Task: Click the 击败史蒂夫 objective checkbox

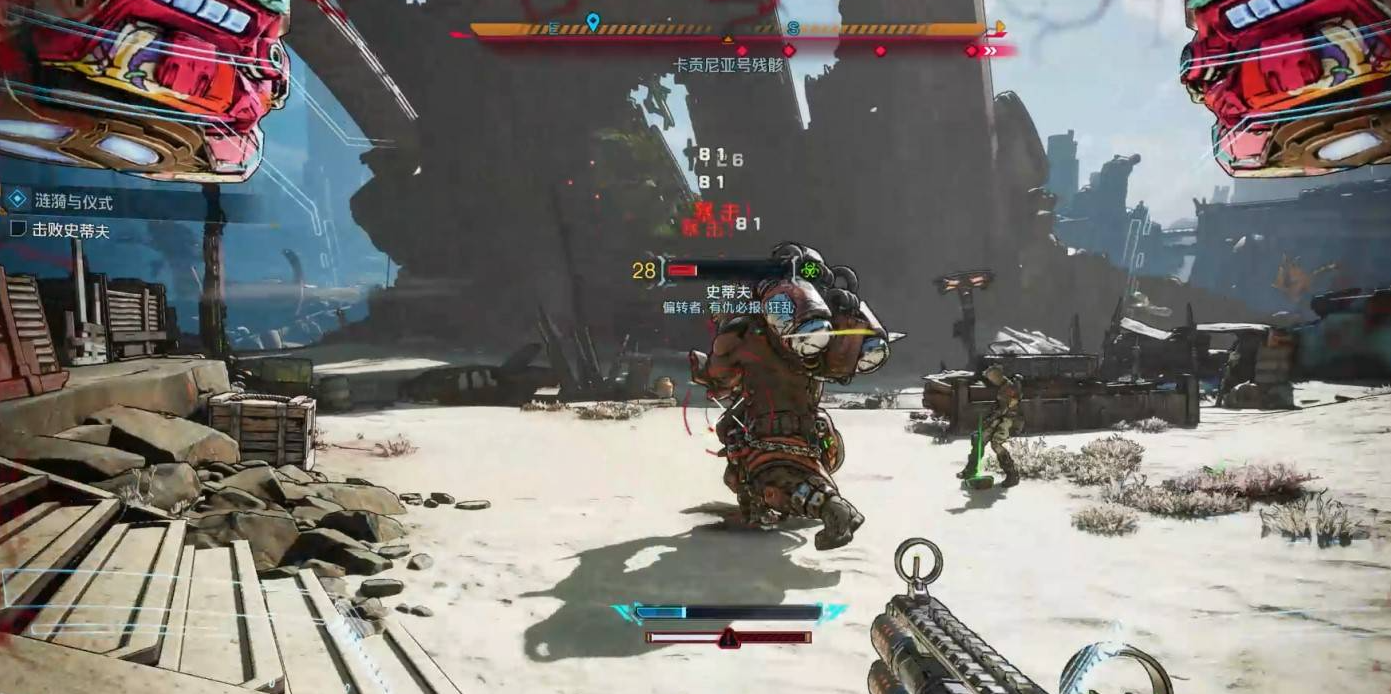Action: click(x=17, y=229)
